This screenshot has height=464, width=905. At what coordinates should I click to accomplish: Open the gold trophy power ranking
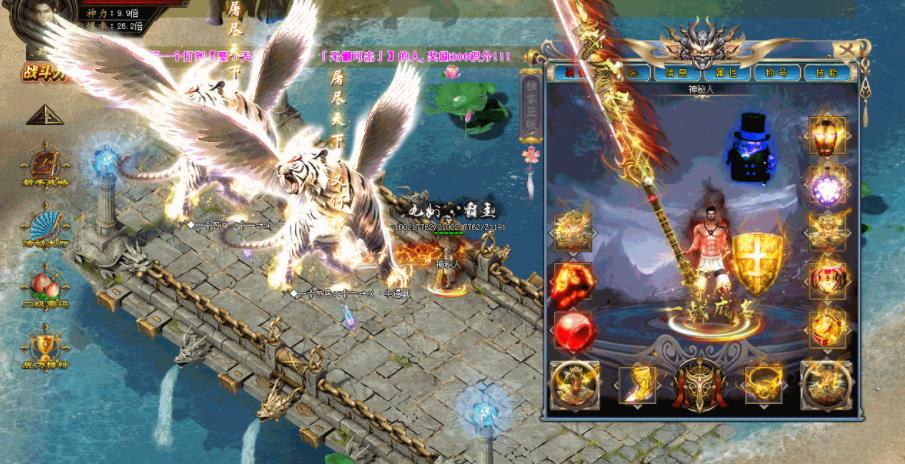click(46, 350)
